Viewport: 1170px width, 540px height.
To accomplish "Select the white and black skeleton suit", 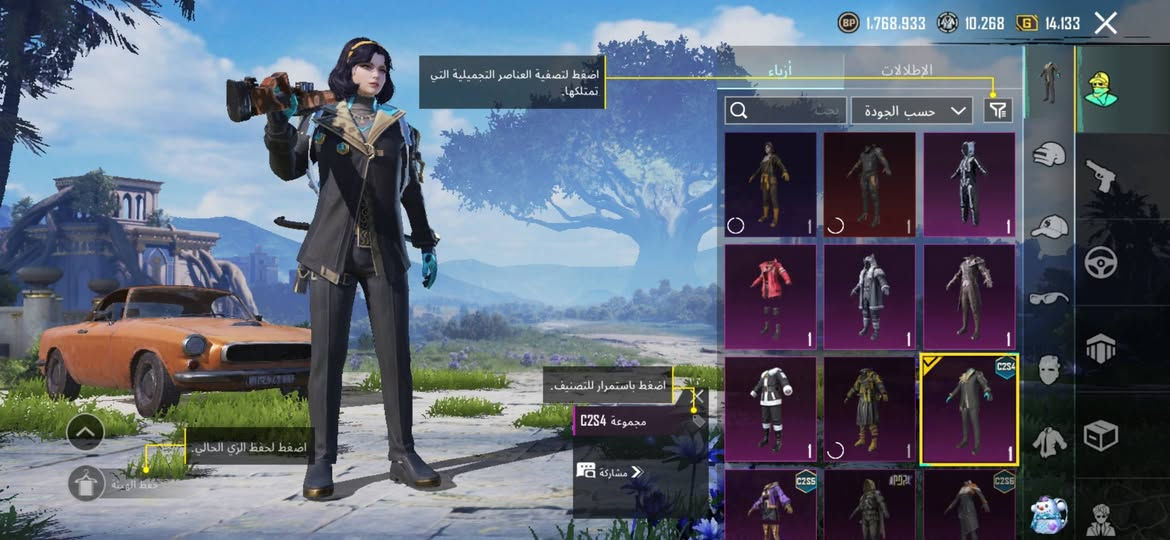I will pos(968,185).
